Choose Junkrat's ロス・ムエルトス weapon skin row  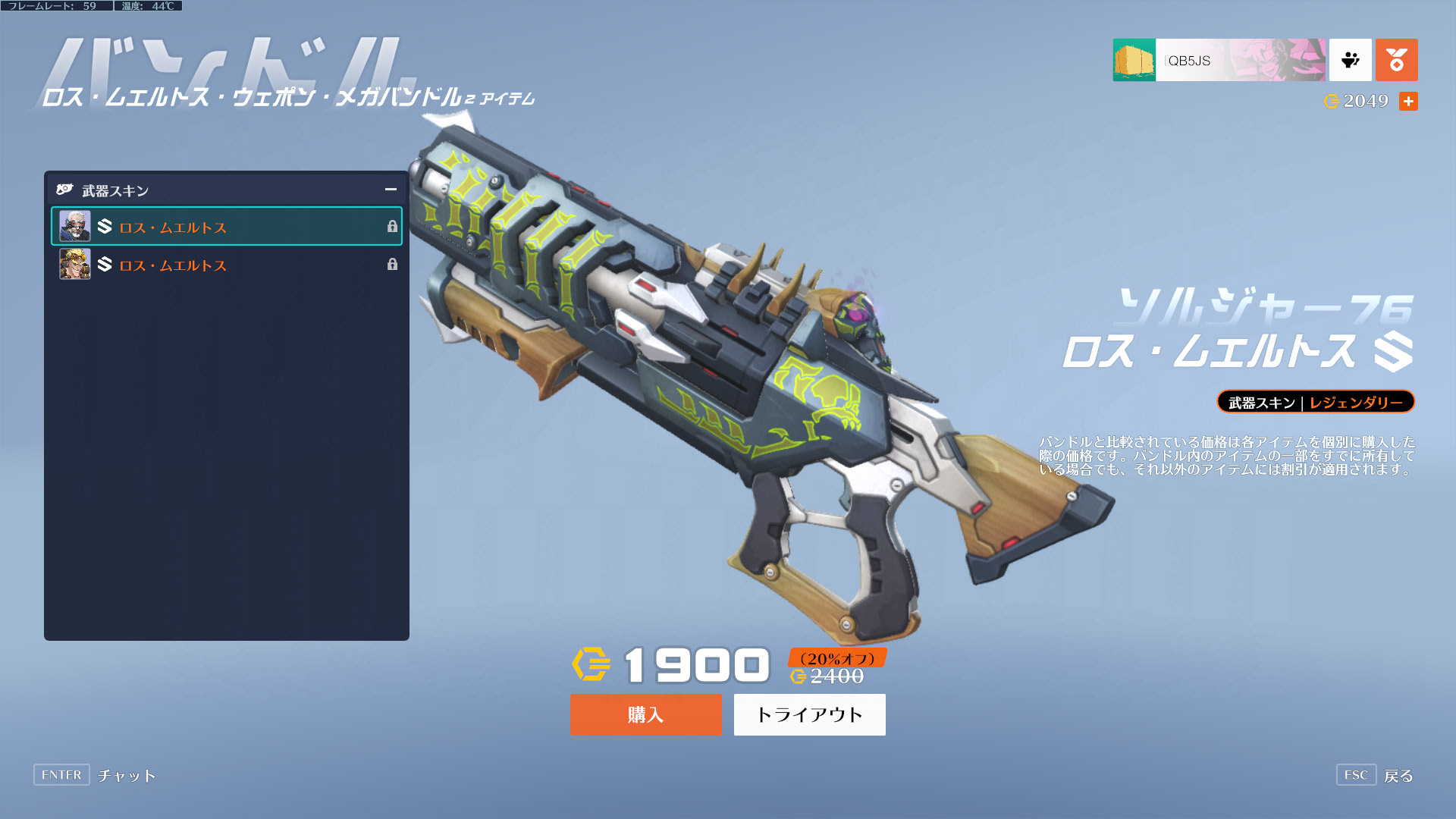point(226,265)
